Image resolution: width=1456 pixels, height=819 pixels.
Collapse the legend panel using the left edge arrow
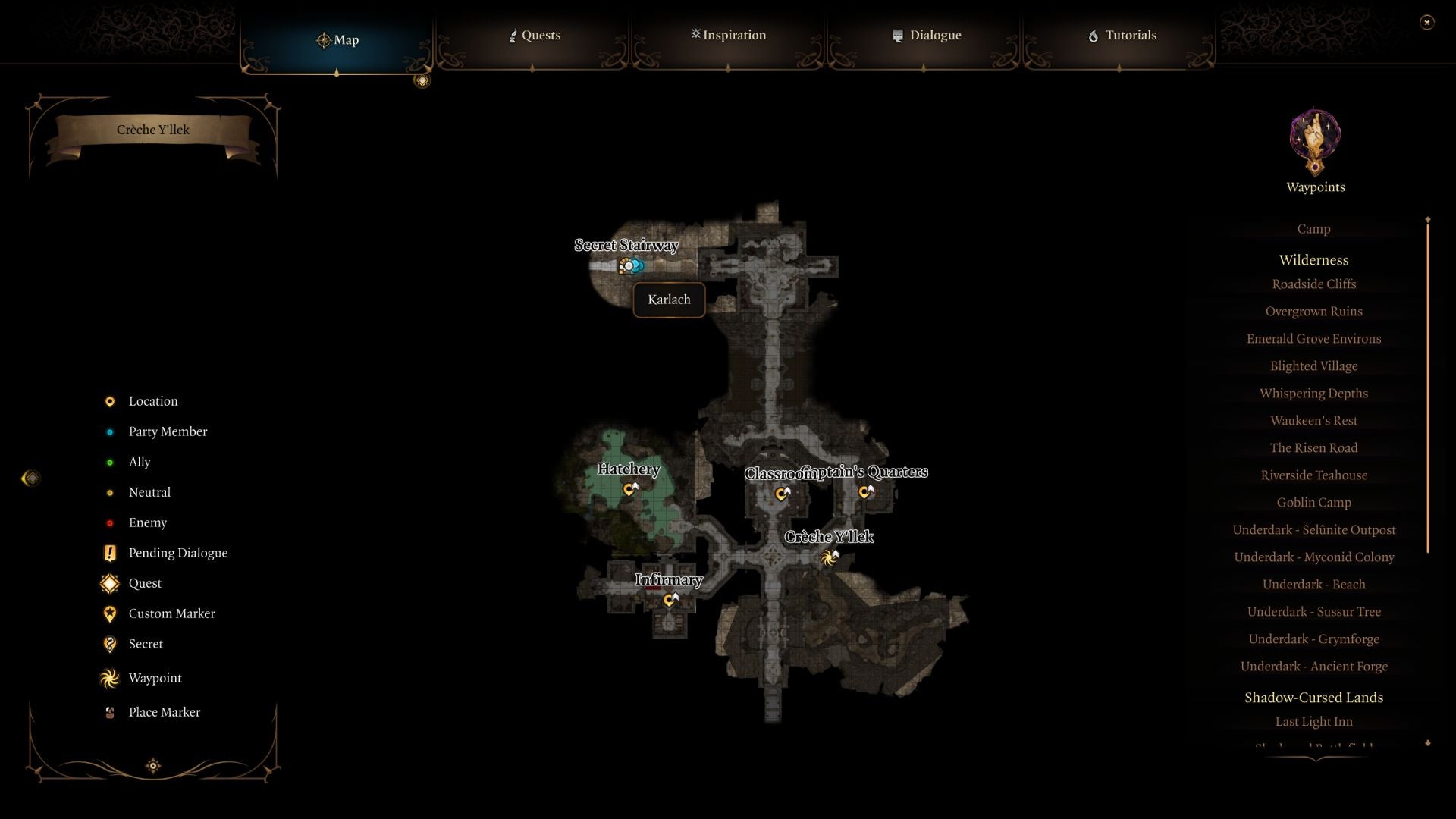(31, 478)
